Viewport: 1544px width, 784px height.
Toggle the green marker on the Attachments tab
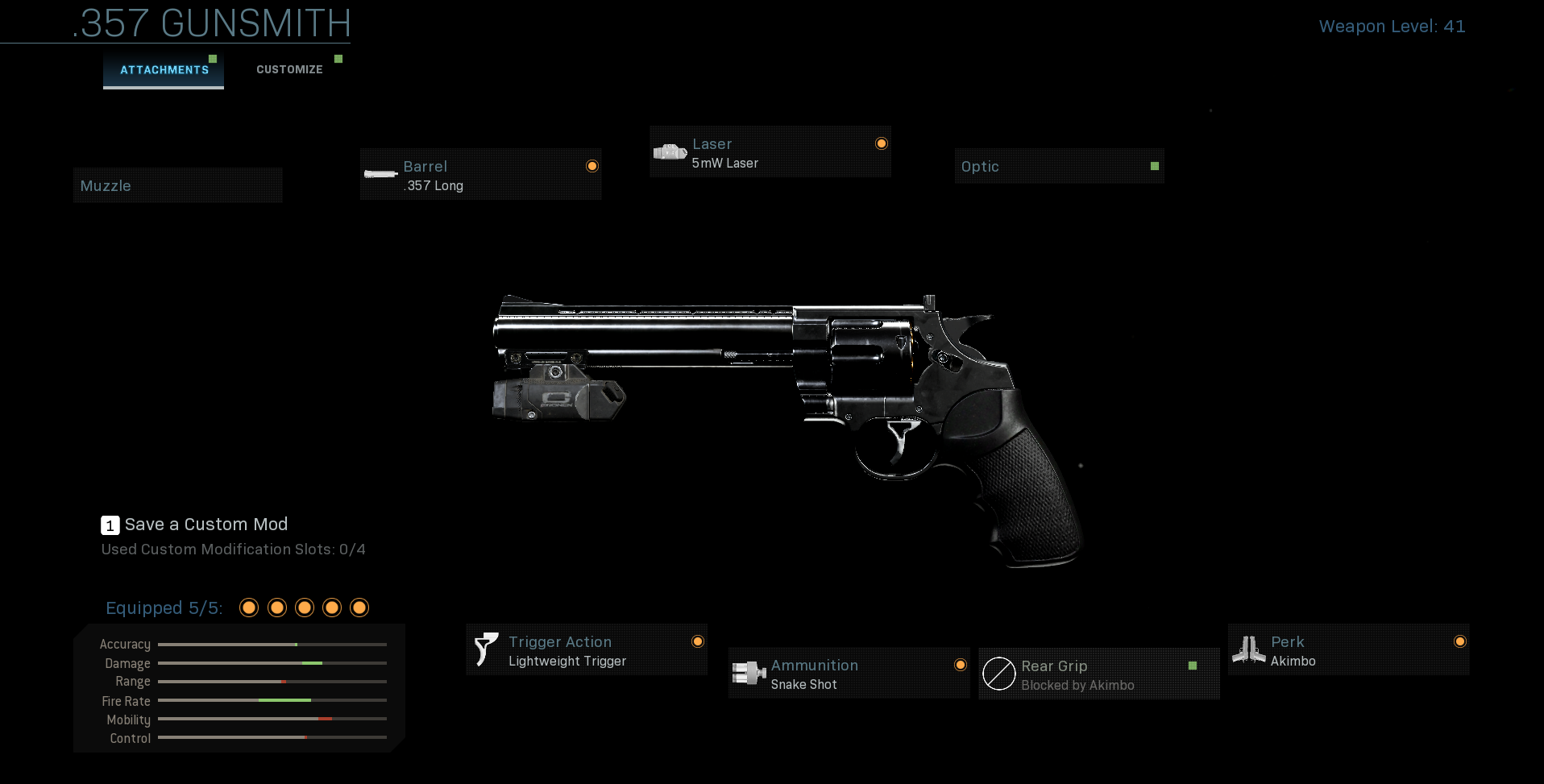coord(213,57)
